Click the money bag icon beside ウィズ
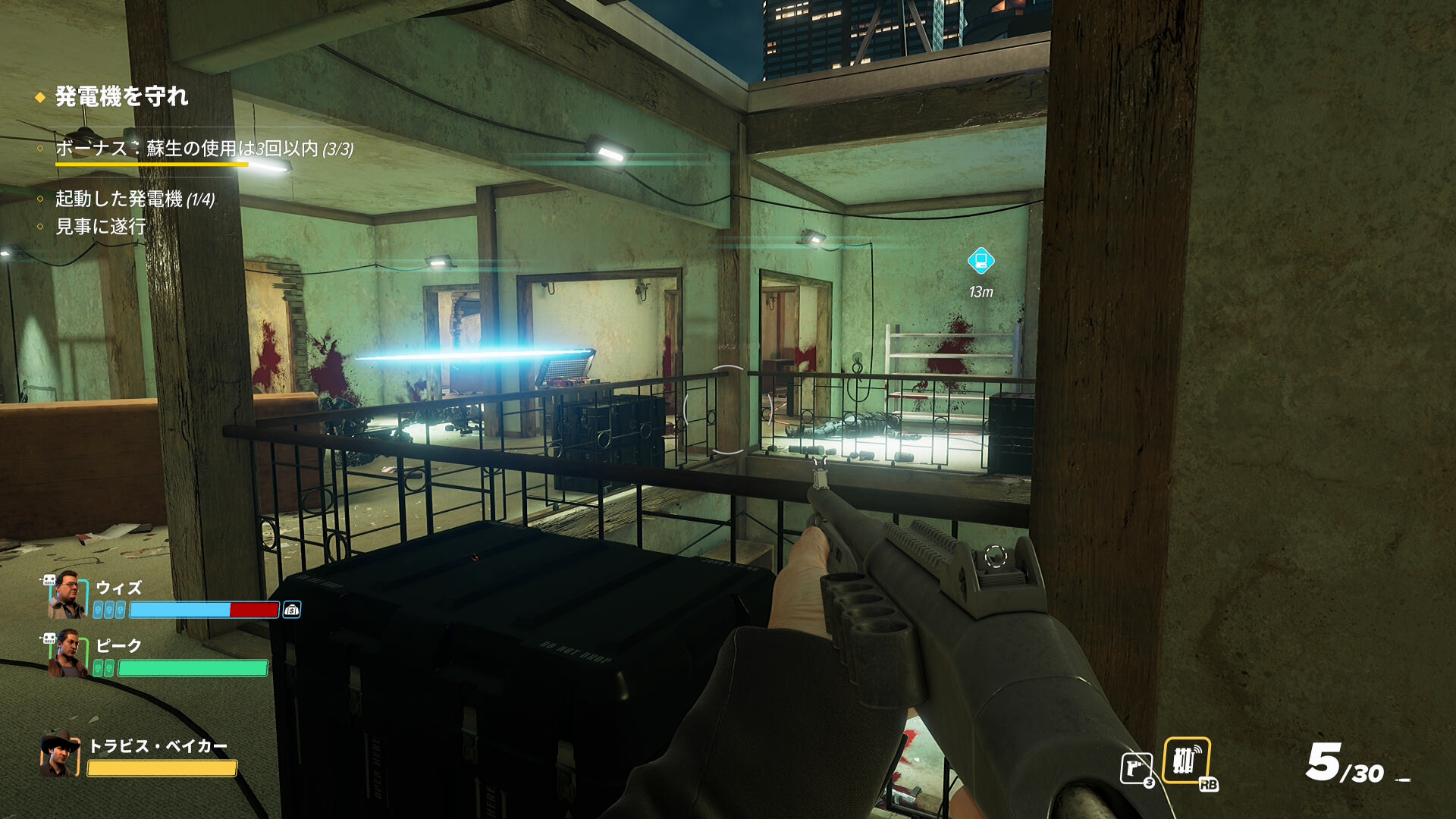The height and width of the screenshot is (819, 1456). [x=292, y=610]
